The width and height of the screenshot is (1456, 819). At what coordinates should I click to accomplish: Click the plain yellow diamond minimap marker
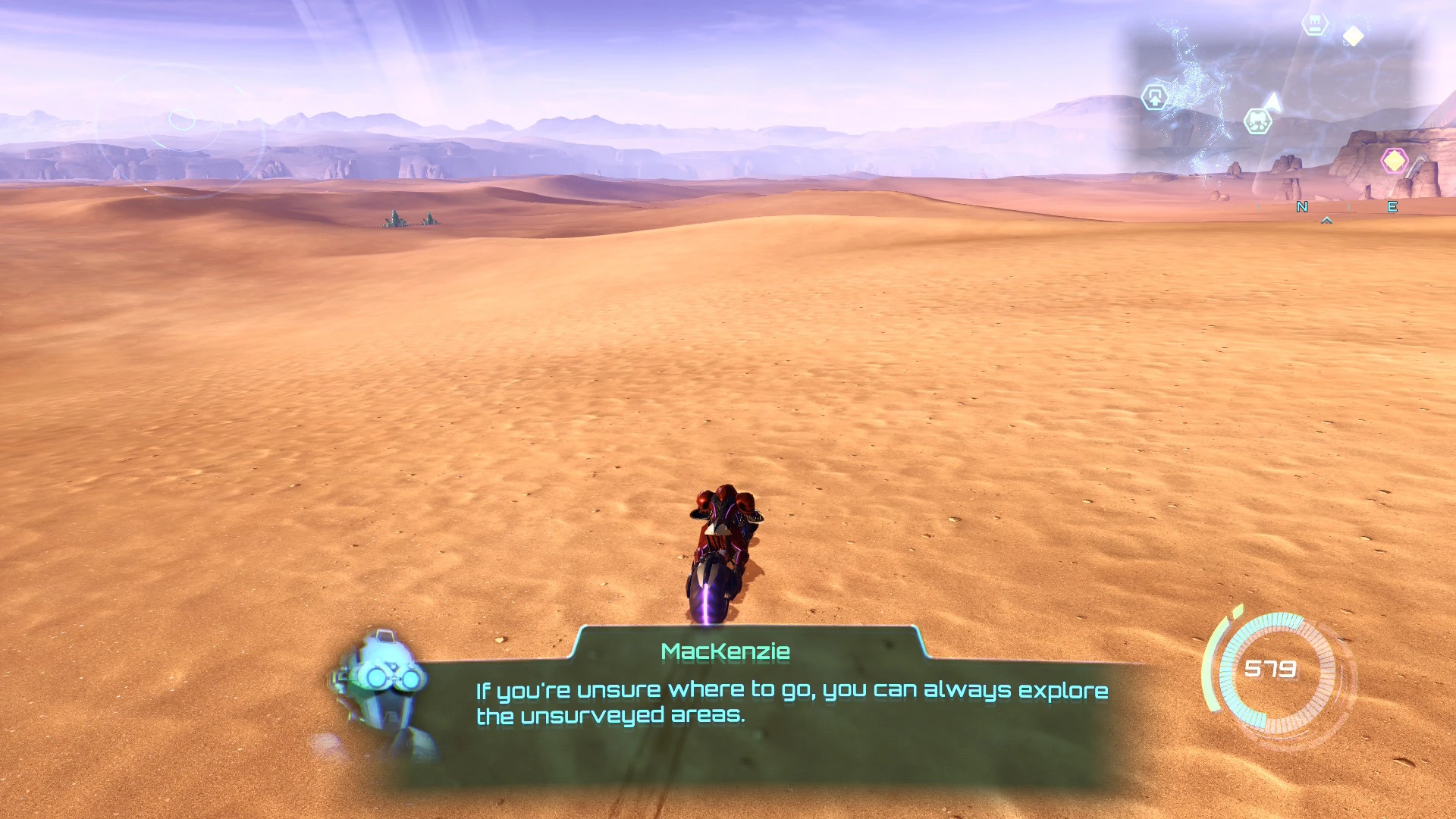1354,36
